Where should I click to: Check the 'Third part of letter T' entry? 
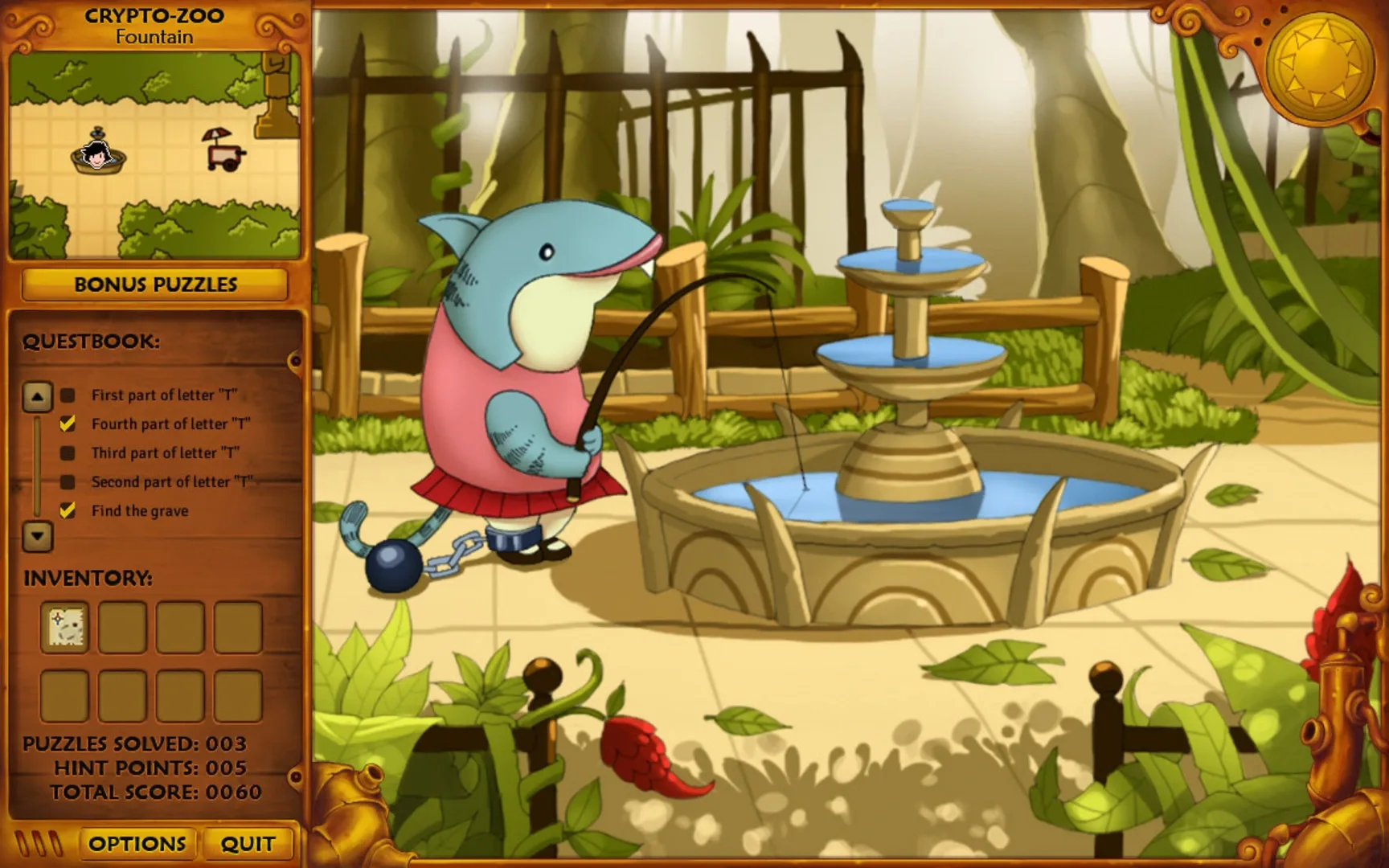pos(66,452)
